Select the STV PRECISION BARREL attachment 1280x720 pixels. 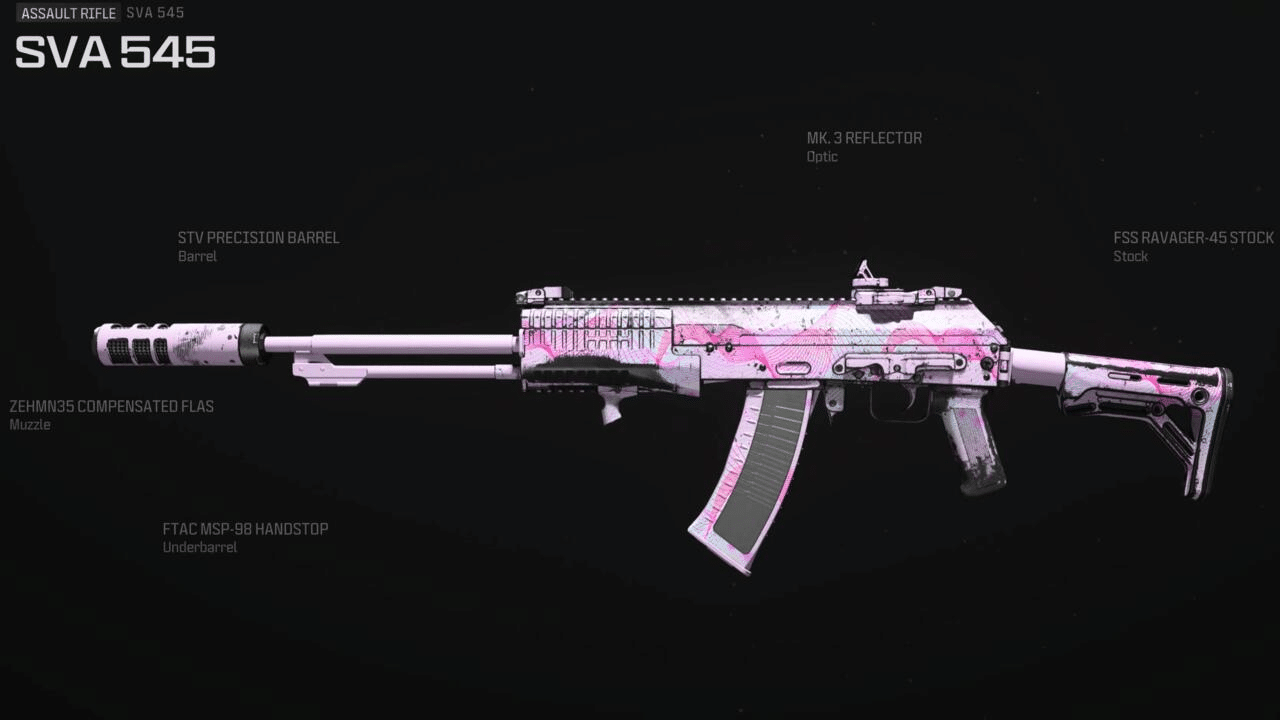(258, 238)
